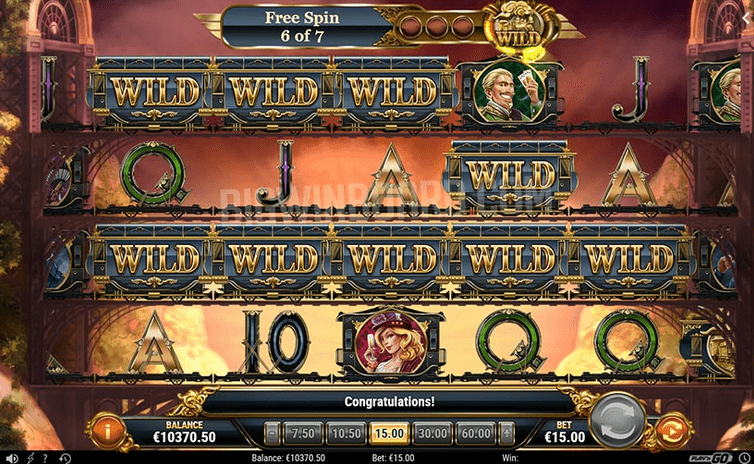Toggle the sound speaker icon
The height and width of the screenshot is (464, 754).
(9, 458)
